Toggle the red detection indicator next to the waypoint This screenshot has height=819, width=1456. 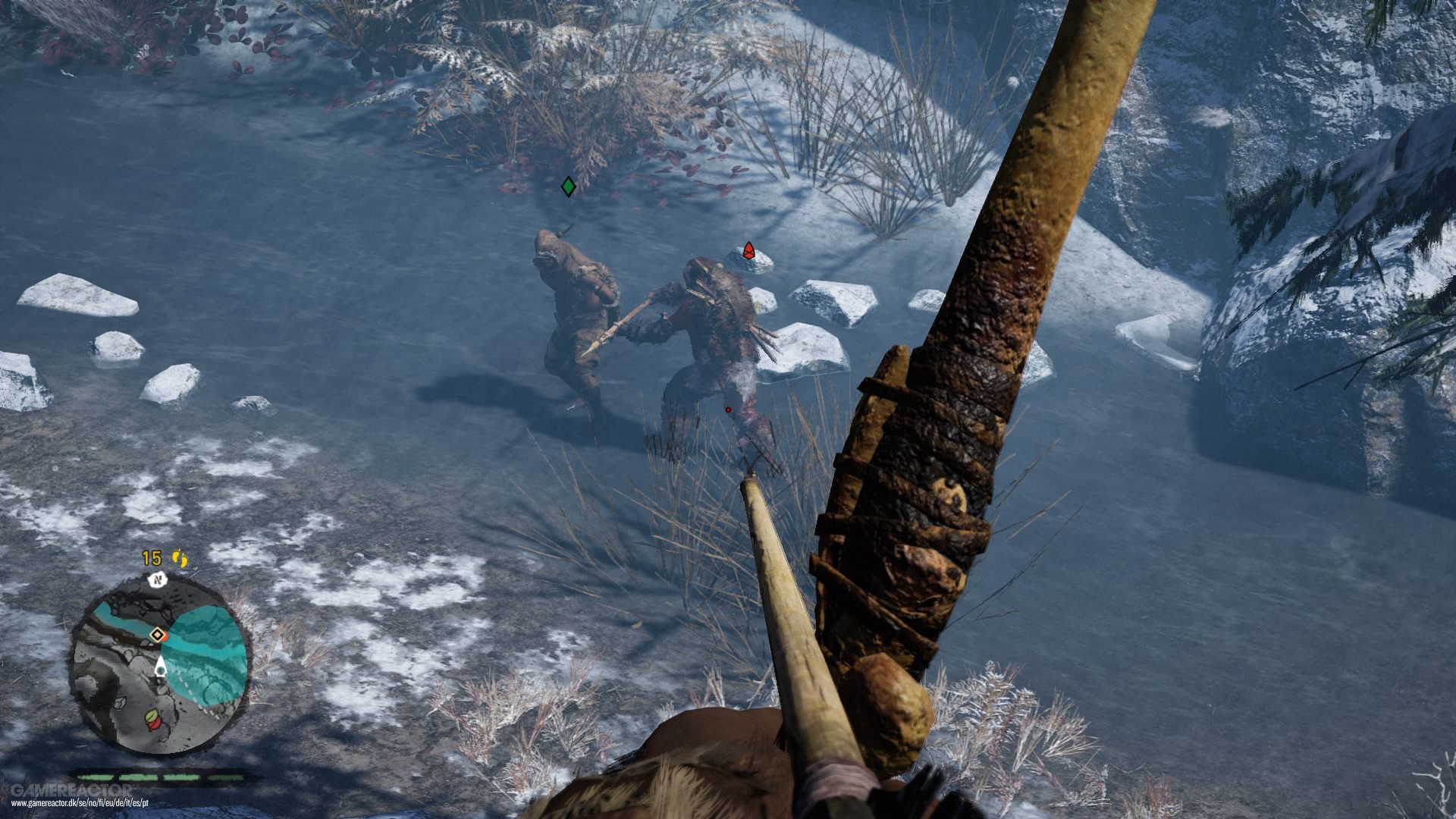[x=165, y=635]
